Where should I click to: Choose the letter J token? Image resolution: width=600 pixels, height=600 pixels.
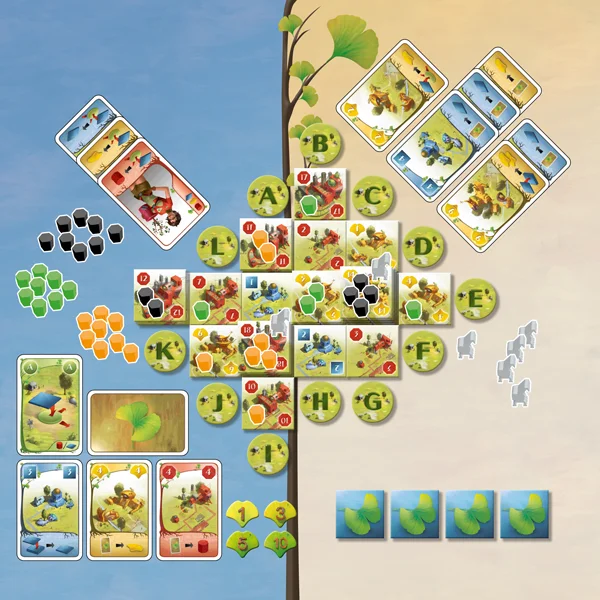click(x=217, y=400)
